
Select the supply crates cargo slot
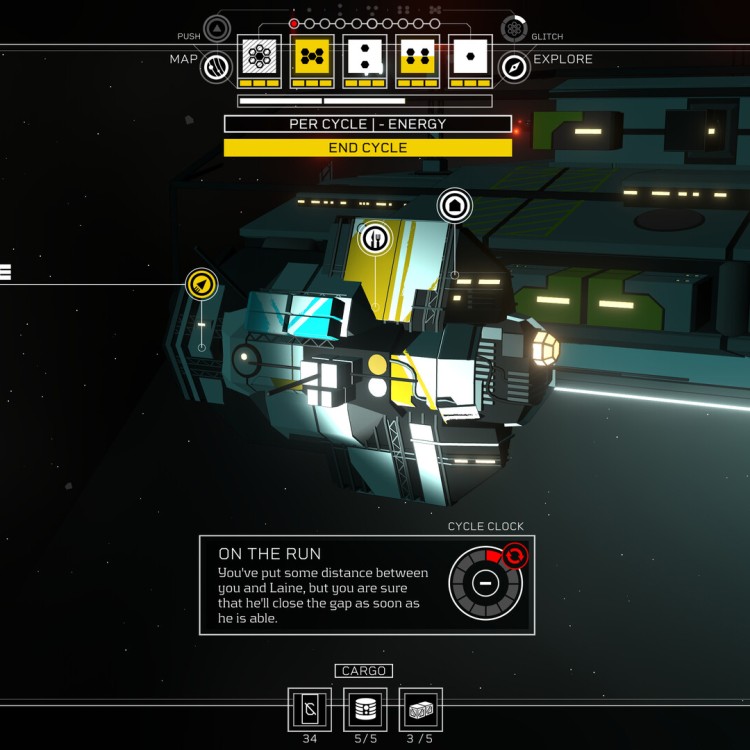click(x=420, y=709)
